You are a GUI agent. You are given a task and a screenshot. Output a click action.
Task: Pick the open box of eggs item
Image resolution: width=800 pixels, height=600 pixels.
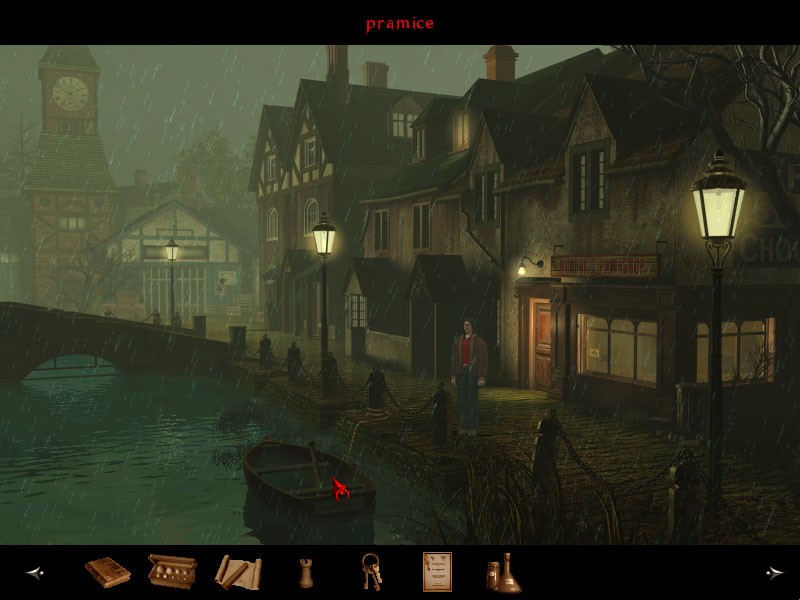pyautogui.click(x=170, y=572)
